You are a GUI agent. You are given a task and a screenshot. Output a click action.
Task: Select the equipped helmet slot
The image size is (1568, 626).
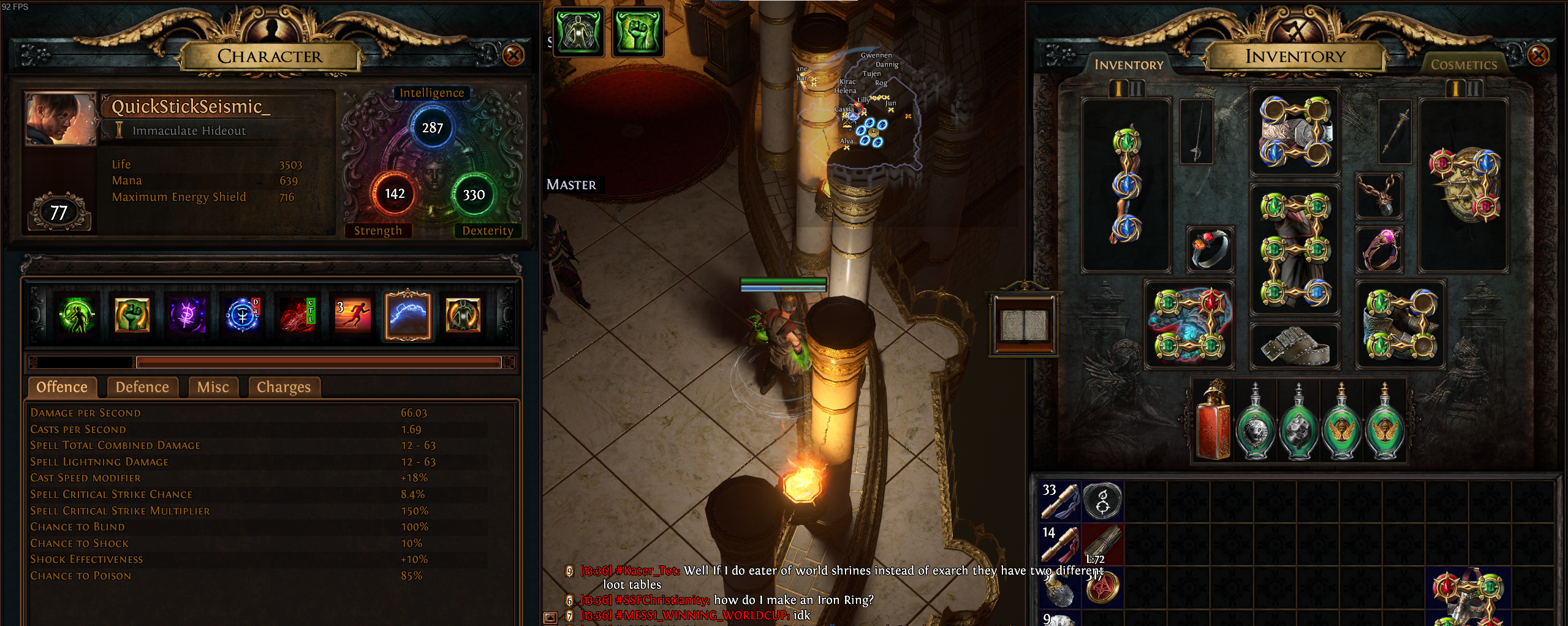tap(1295, 132)
